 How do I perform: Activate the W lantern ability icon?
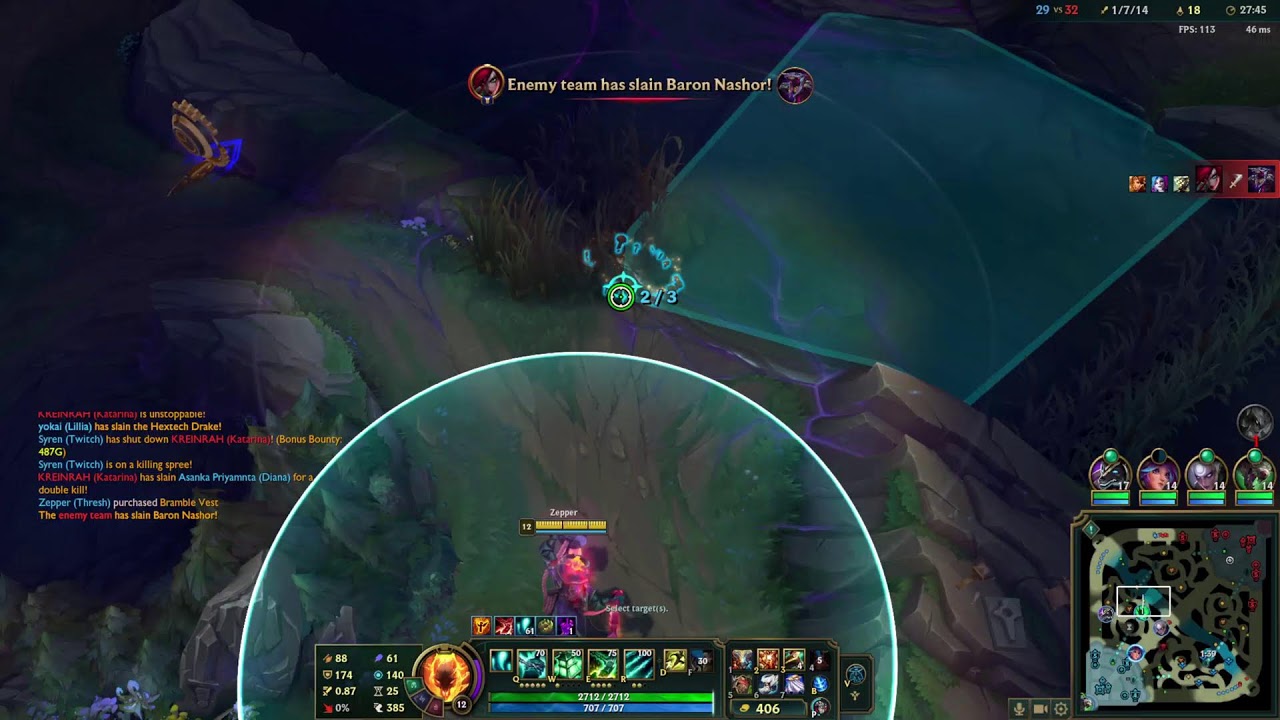coord(567,665)
